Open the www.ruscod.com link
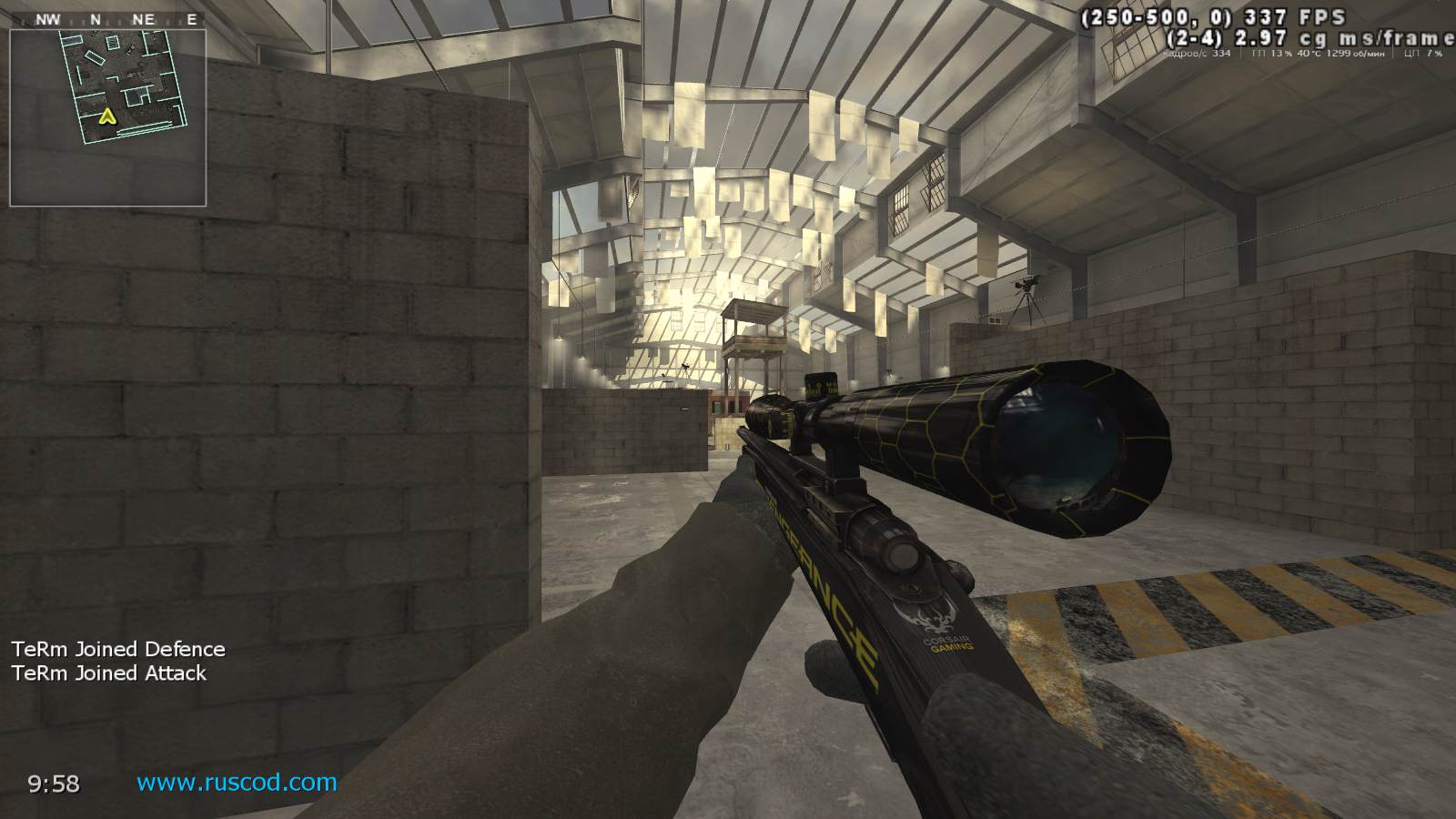 pos(237,782)
